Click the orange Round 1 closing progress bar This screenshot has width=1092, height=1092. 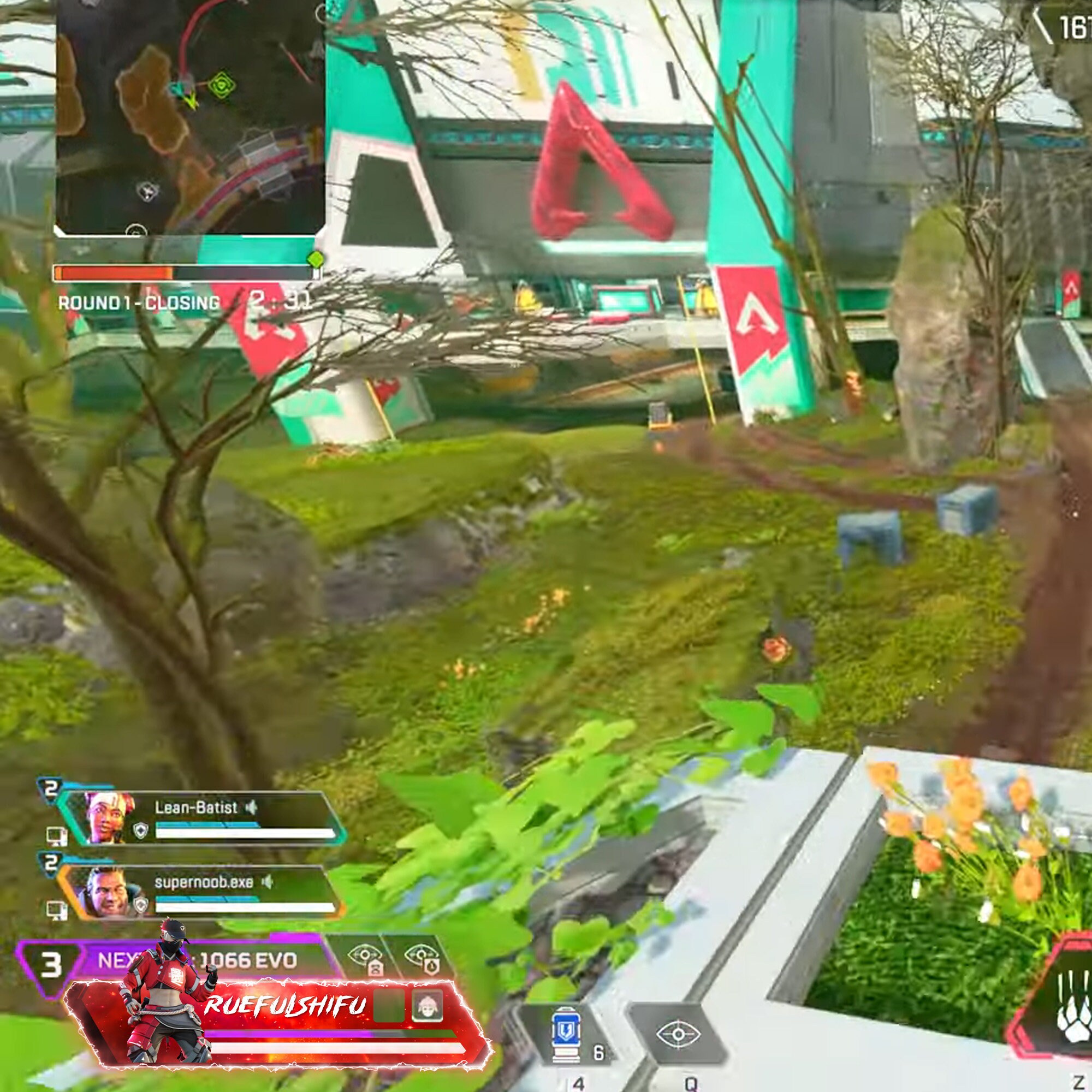(x=113, y=273)
